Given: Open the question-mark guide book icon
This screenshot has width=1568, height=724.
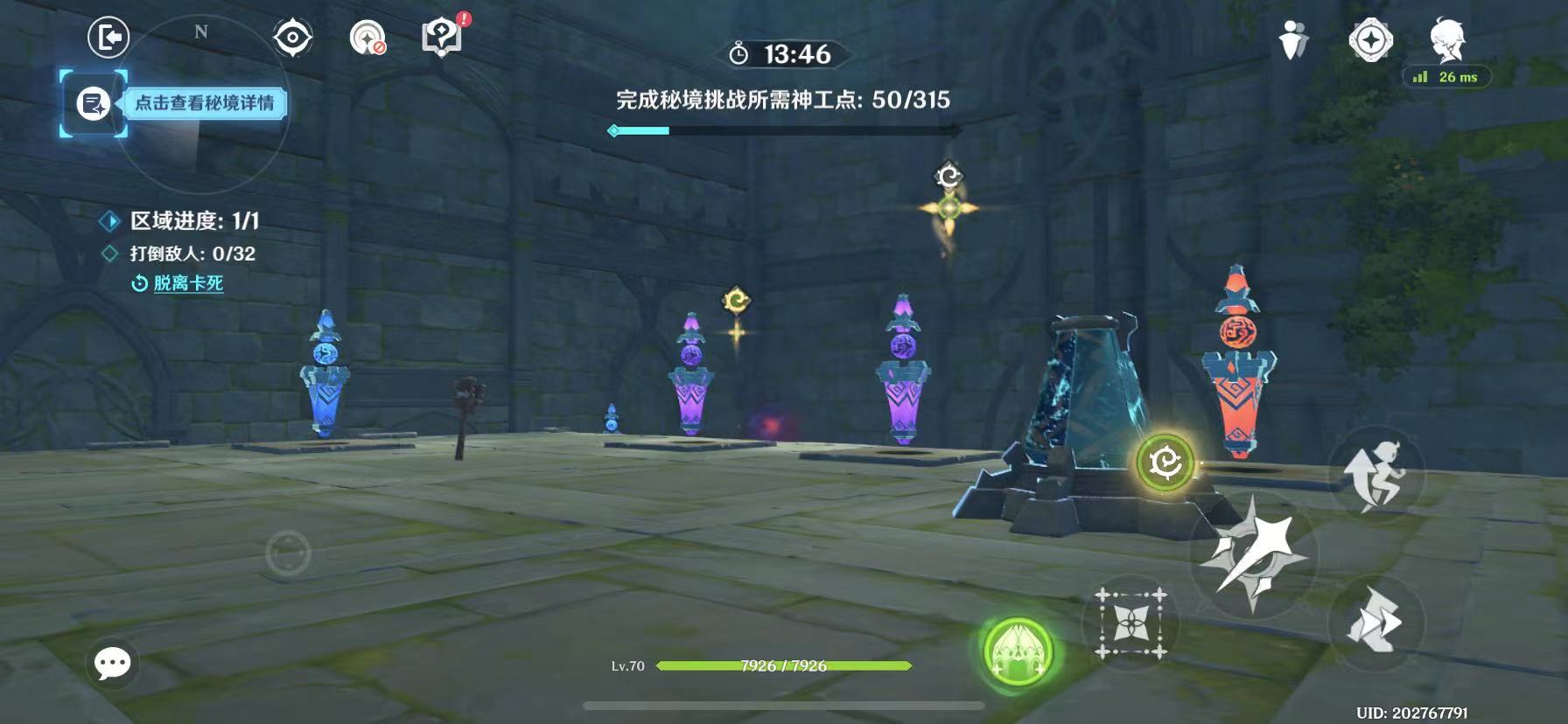Looking at the screenshot, I should tap(442, 38).
